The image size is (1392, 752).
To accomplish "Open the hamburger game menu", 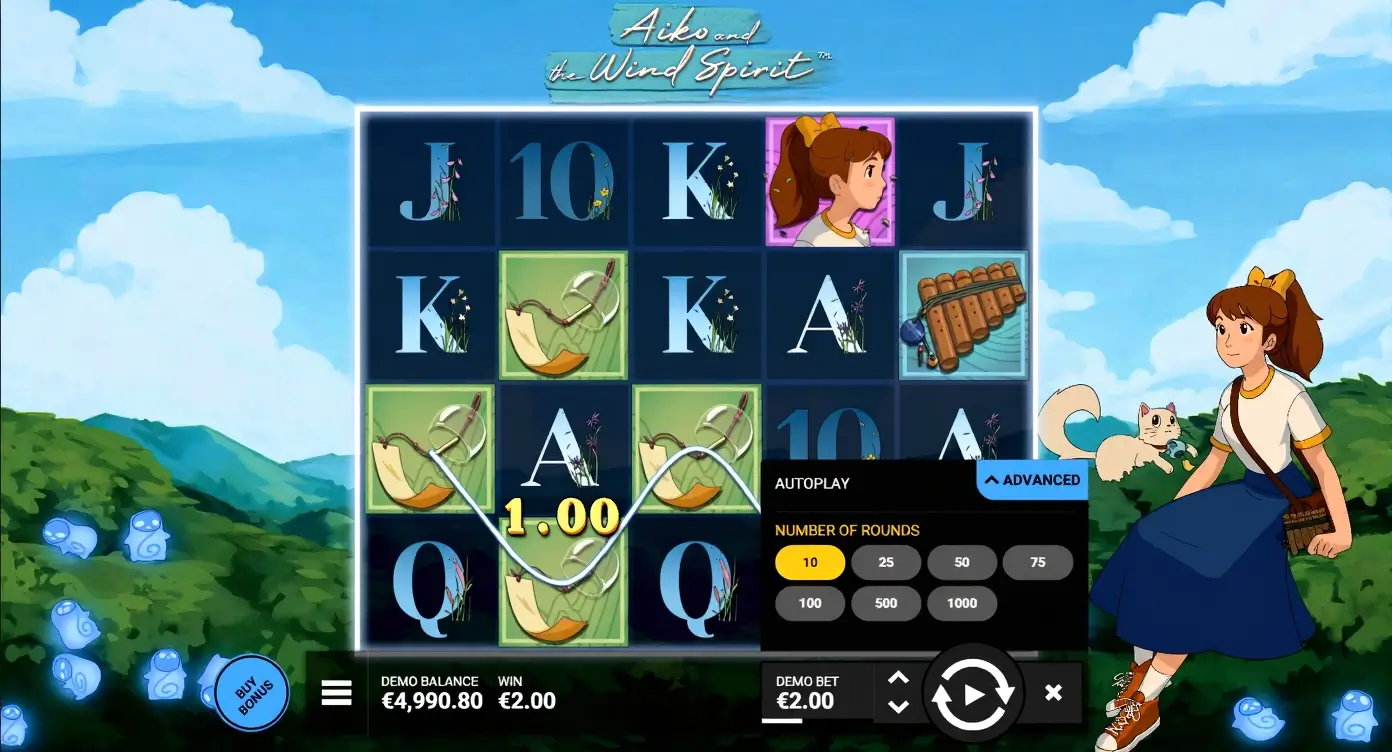I will 336,692.
